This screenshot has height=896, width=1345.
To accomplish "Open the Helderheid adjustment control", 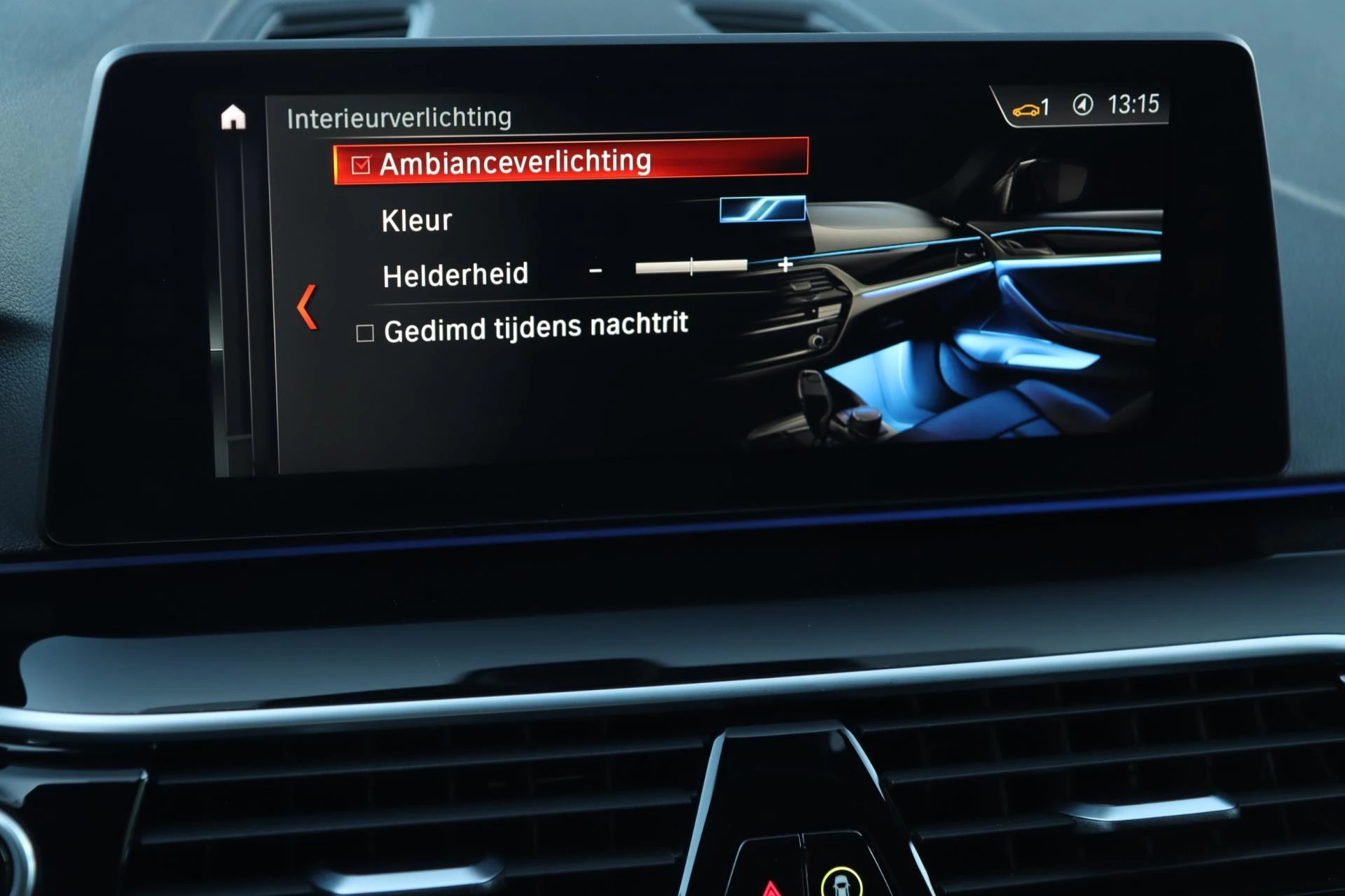I will click(691, 266).
